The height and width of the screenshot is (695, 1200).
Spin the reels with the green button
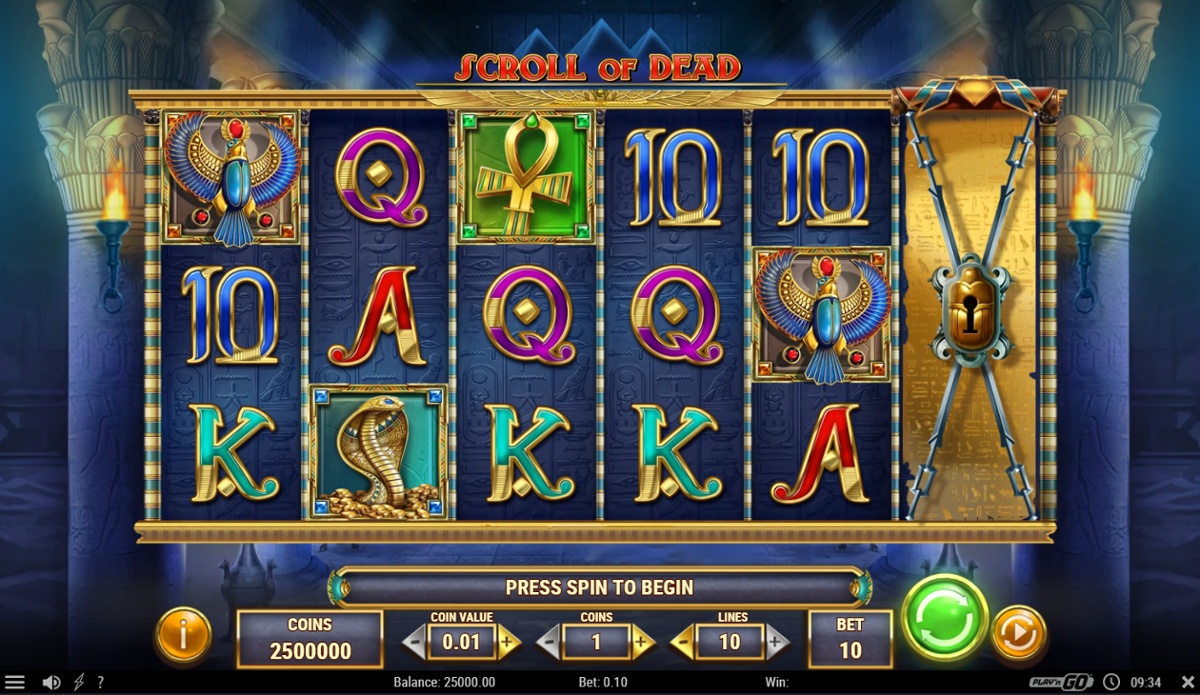click(x=944, y=617)
